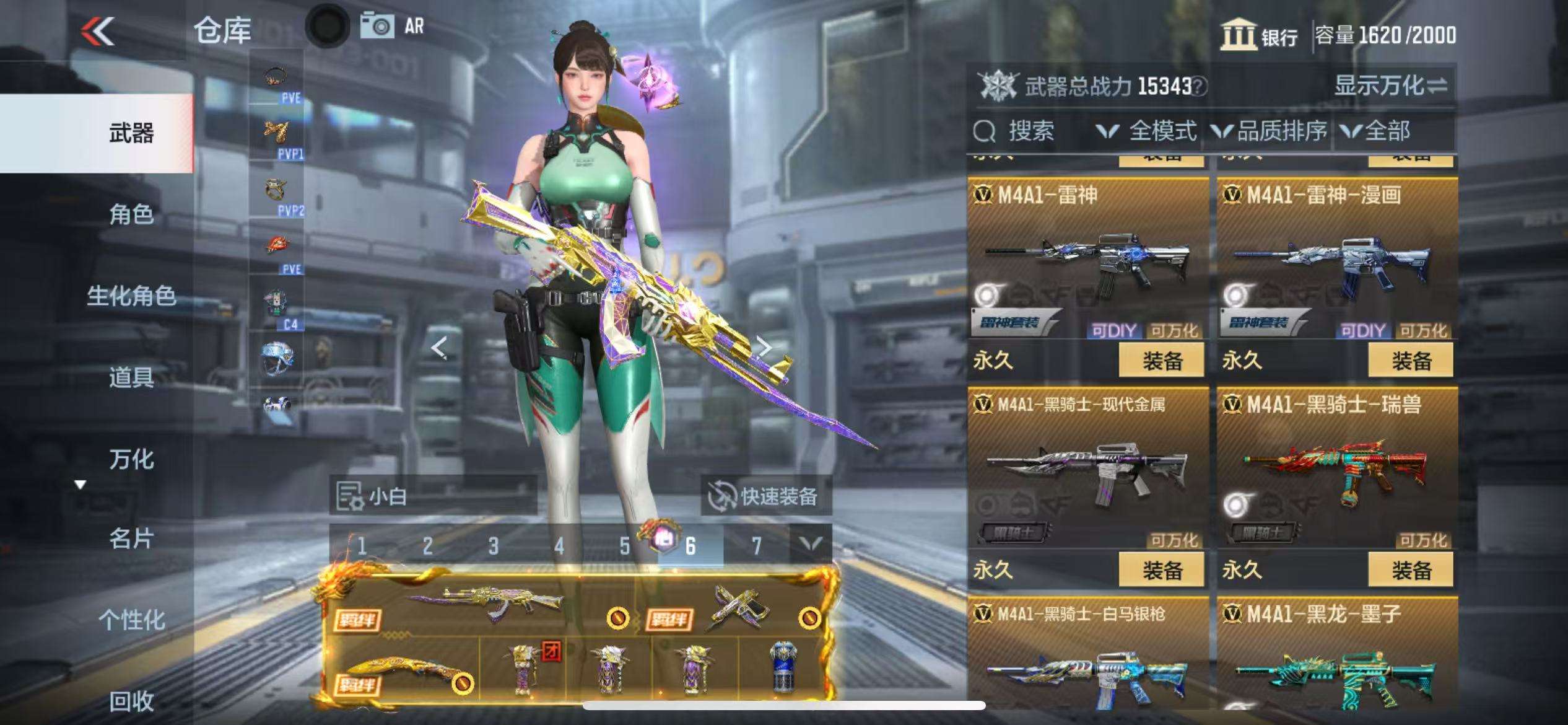Open the 品质排序 sort dropdown

tap(1270, 131)
